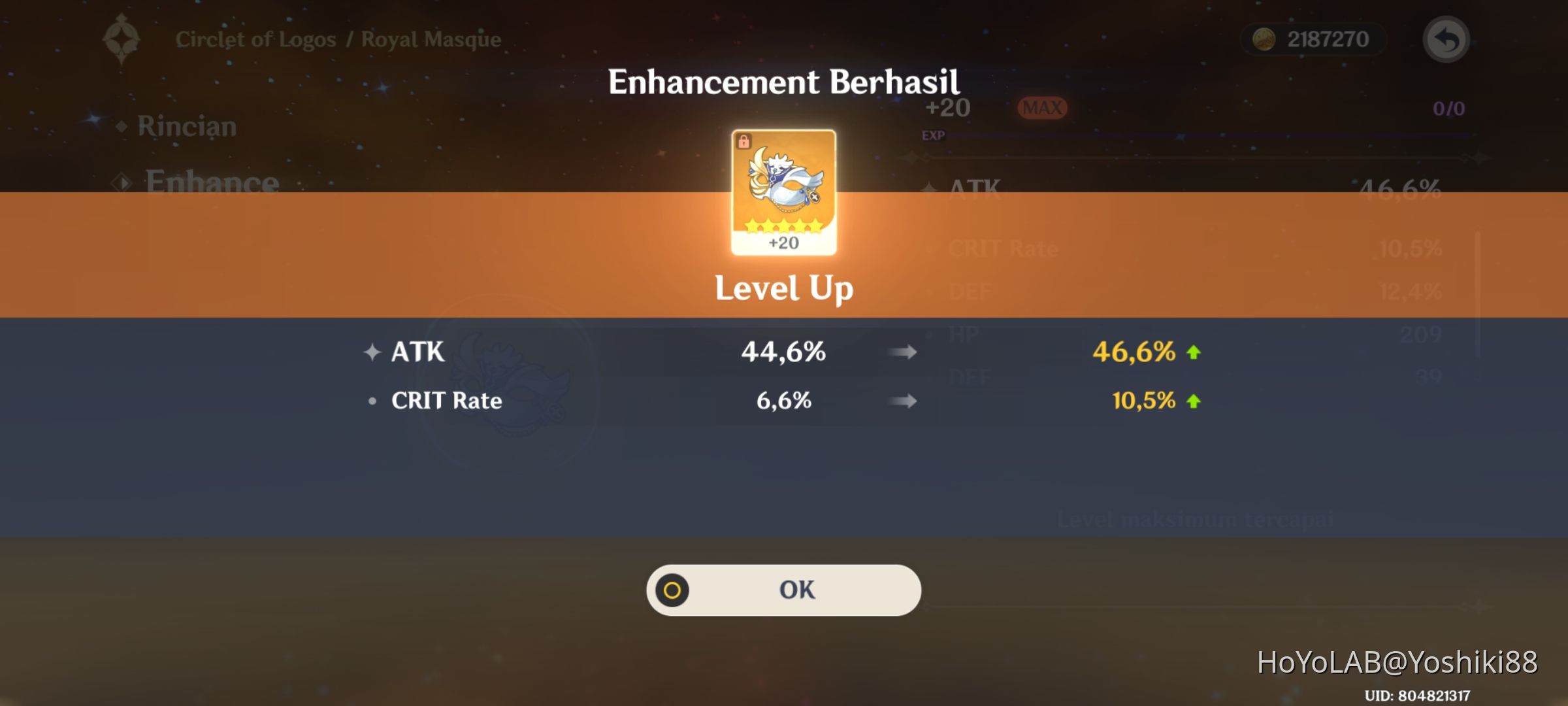Click the green up arrow beside 46,6%
1568x706 pixels.
(x=1193, y=352)
